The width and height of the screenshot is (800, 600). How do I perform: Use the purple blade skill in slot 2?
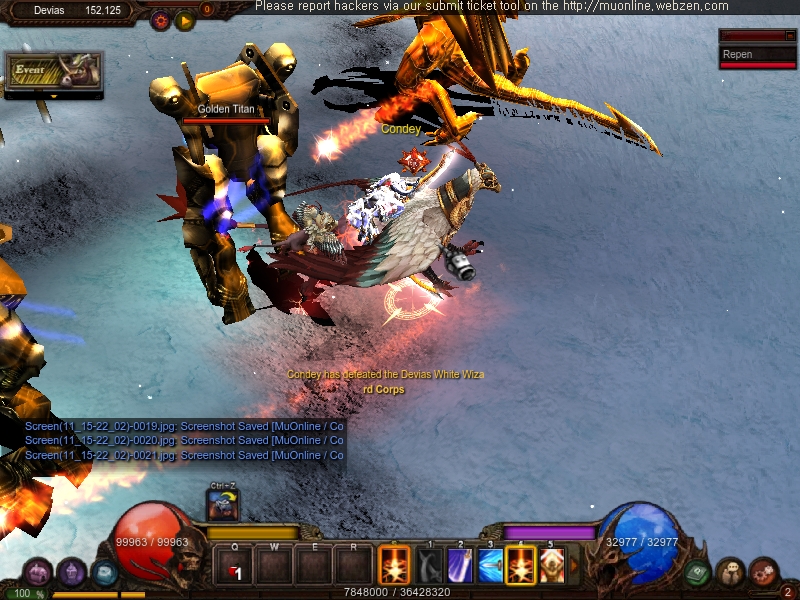(459, 565)
